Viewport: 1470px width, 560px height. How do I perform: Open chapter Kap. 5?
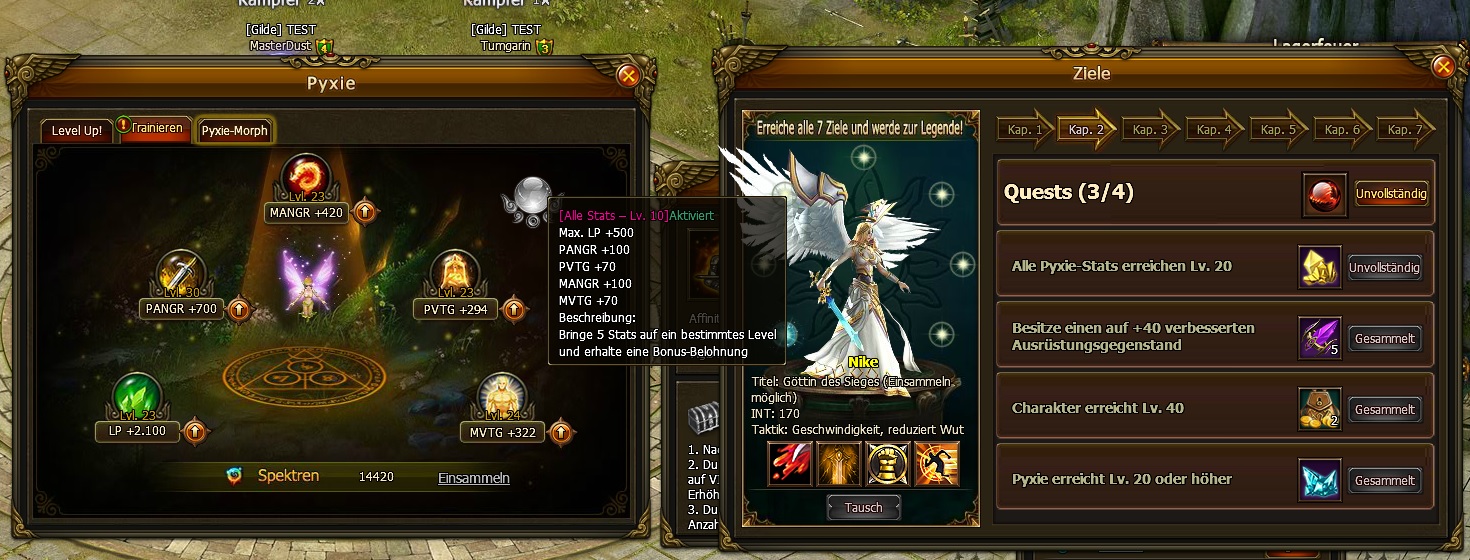1279,130
